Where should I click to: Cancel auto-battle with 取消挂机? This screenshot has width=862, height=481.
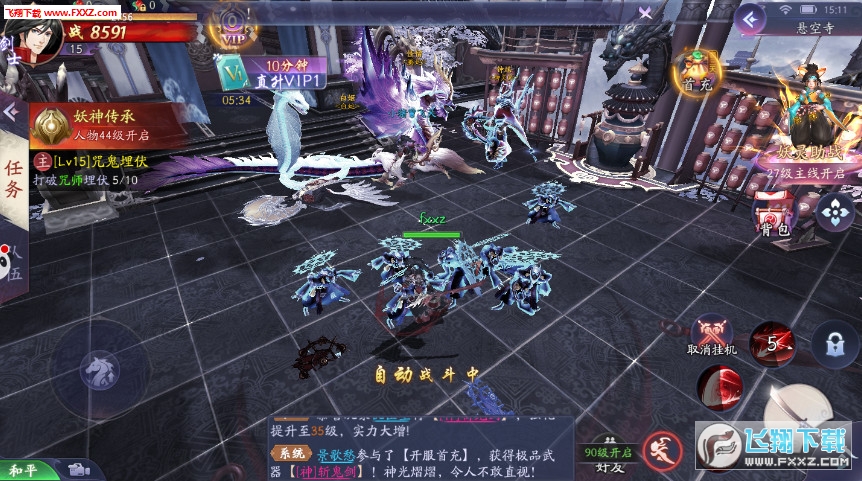coord(712,335)
